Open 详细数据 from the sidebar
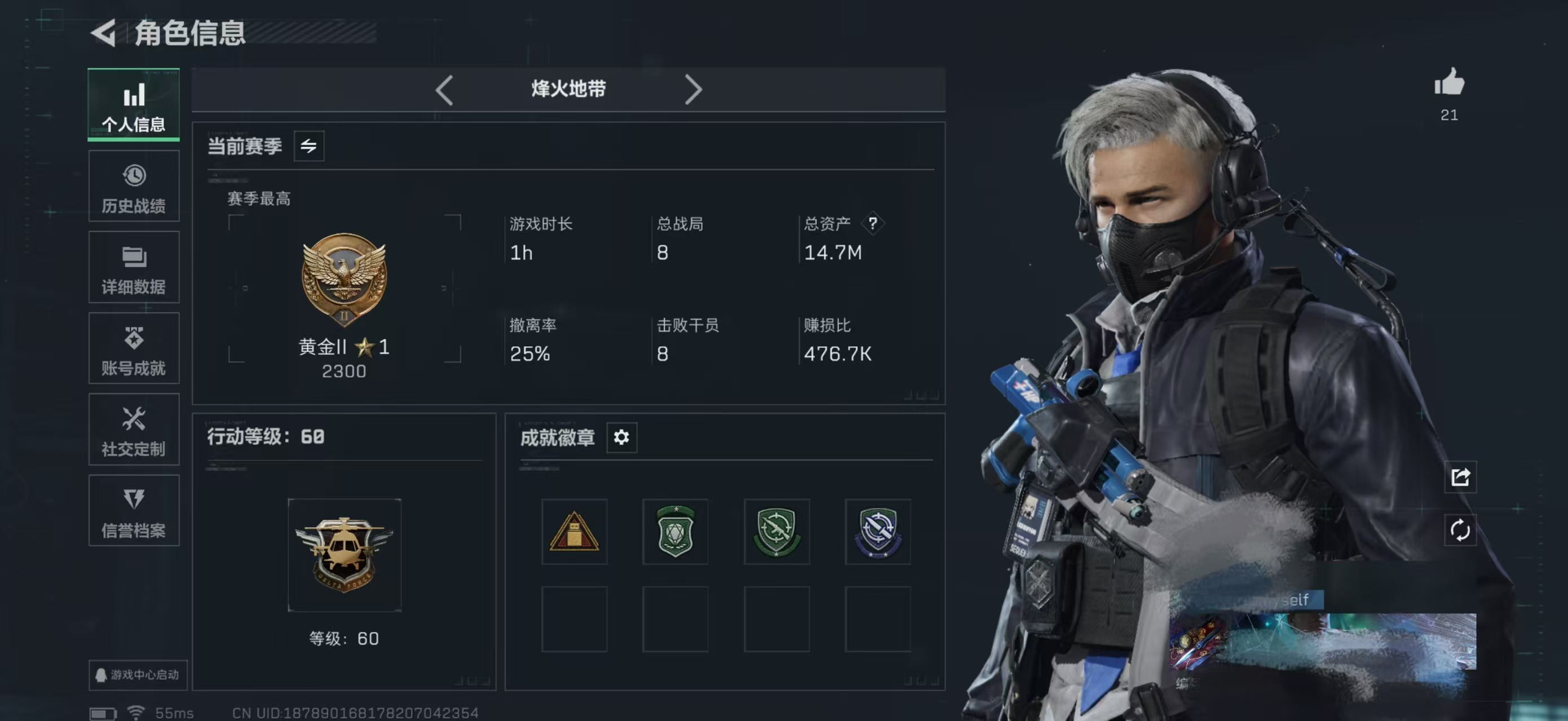This screenshot has width=1568, height=721. coord(133,267)
